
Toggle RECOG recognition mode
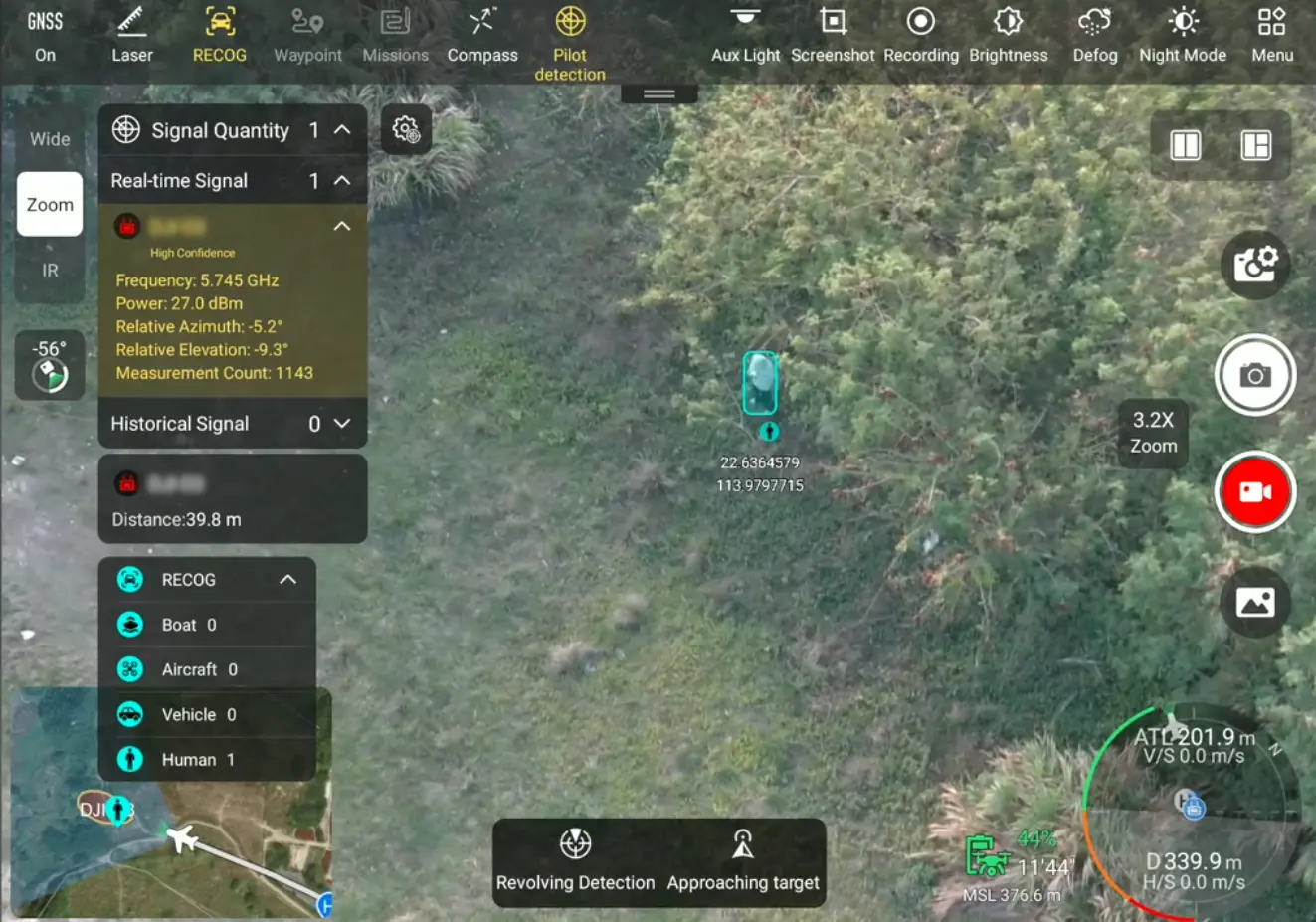pos(219,35)
